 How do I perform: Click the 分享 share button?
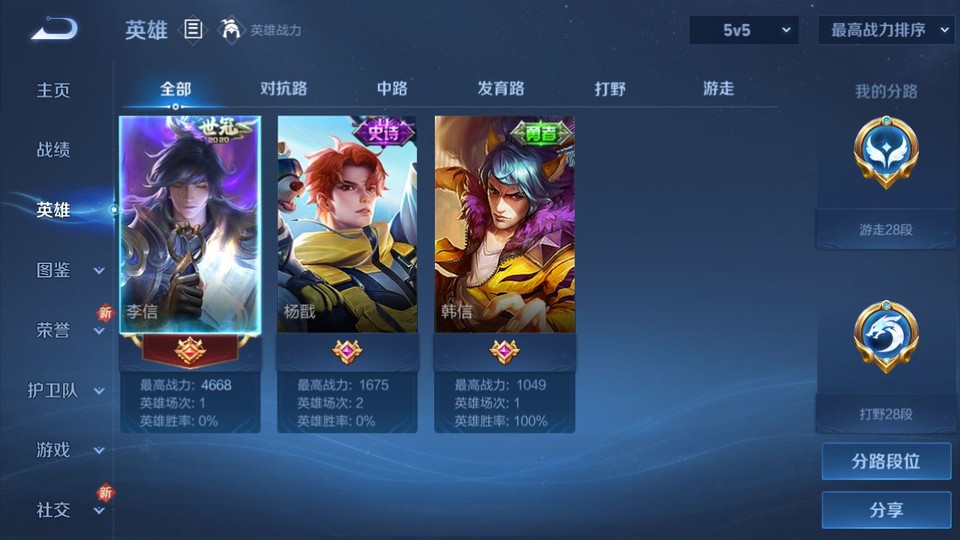pyautogui.click(x=886, y=510)
